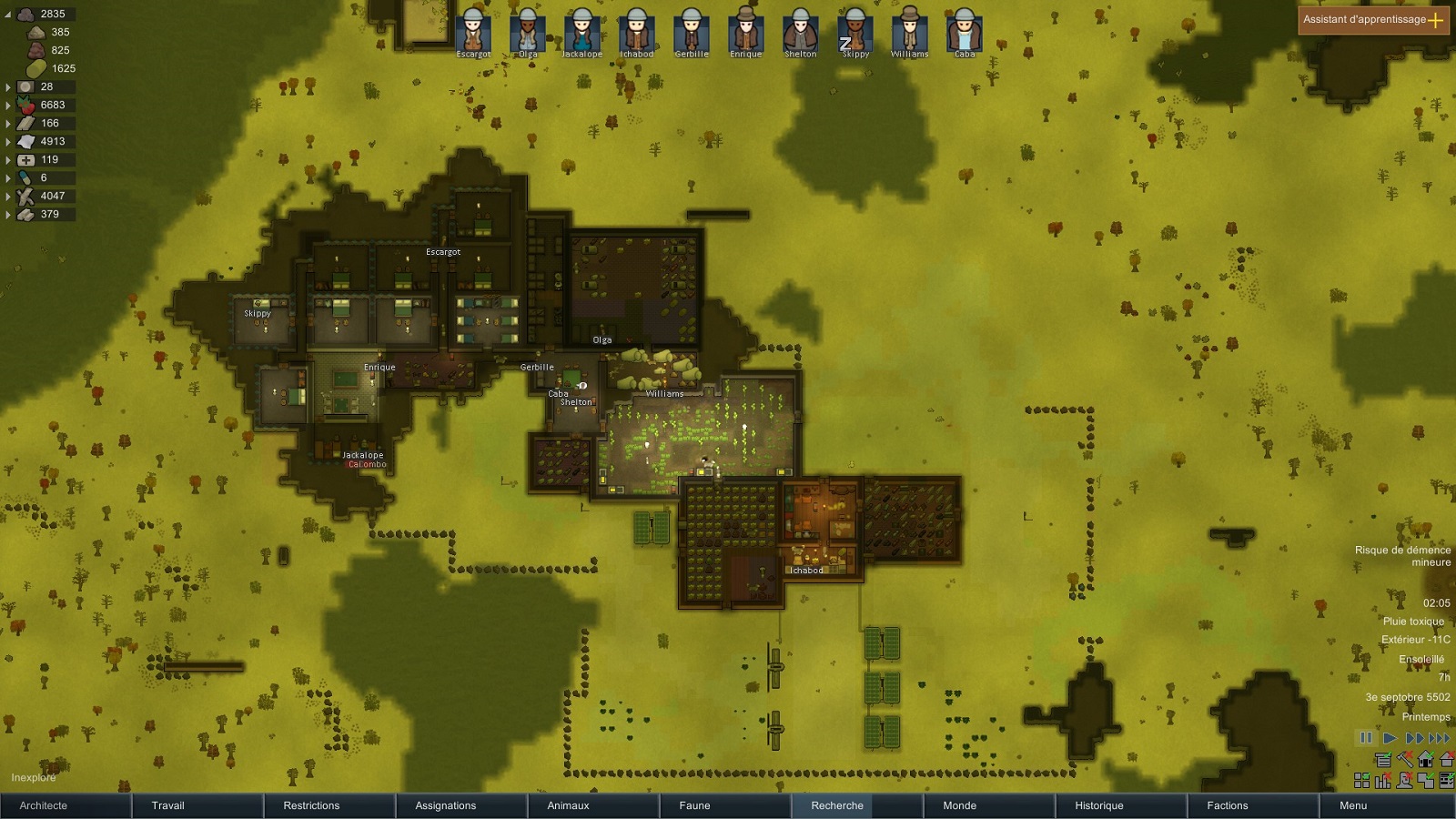Select the sleeping colonist Skippy portrait
The height and width of the screenshot is (819, 1456).
point(855,32)
